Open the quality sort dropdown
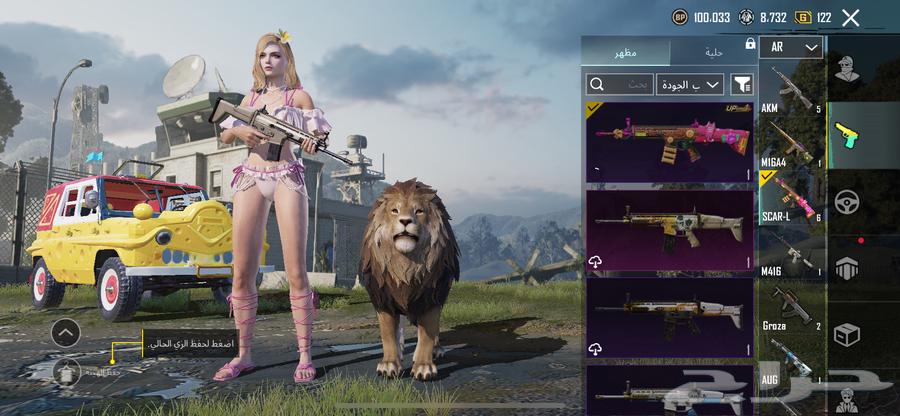This screenshot has width=900, height=416. [x=690, y=85]
